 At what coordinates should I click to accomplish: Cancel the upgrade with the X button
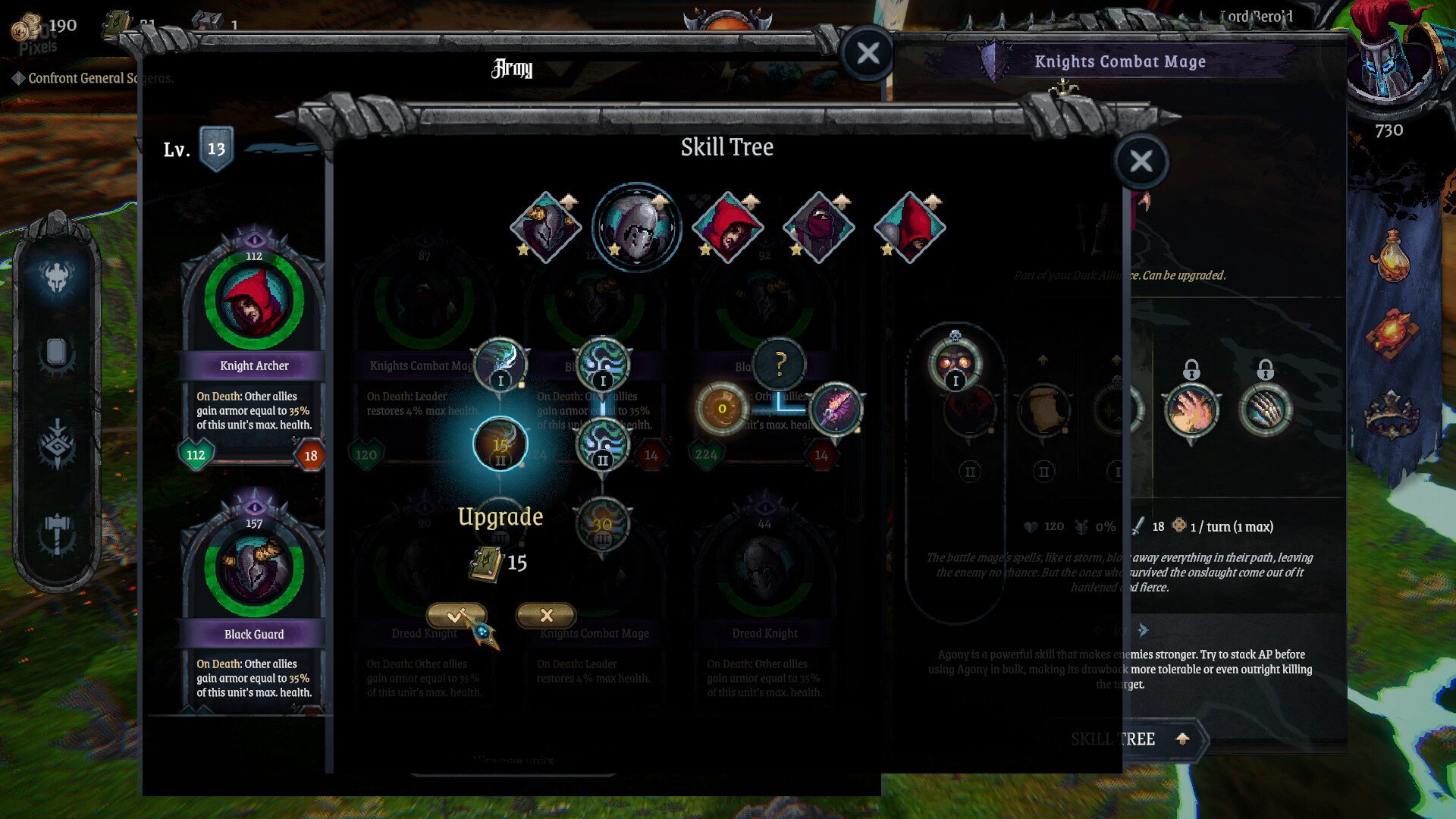pos(544,615)
